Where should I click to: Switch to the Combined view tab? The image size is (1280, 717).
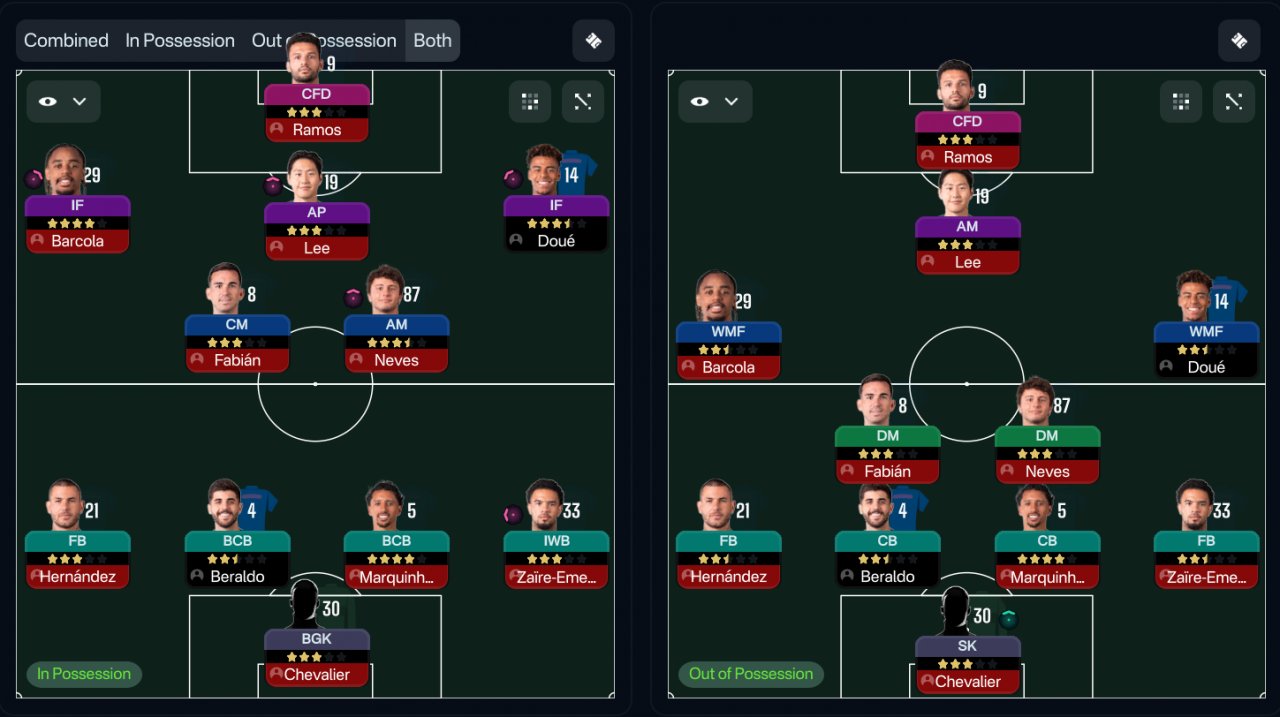(x=66, y=41)
